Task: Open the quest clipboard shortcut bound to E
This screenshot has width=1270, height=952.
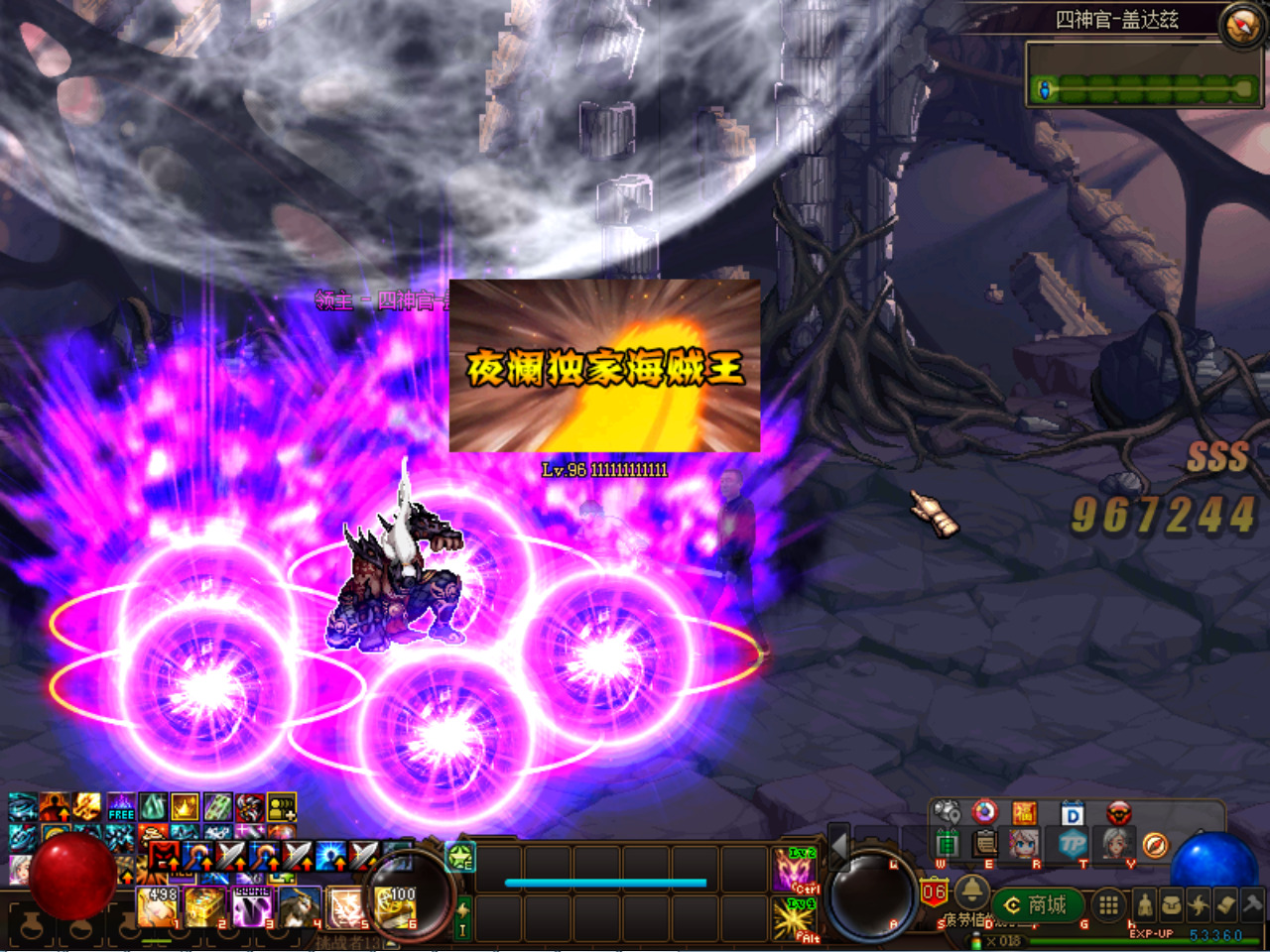Action: [x=985, y=844]
